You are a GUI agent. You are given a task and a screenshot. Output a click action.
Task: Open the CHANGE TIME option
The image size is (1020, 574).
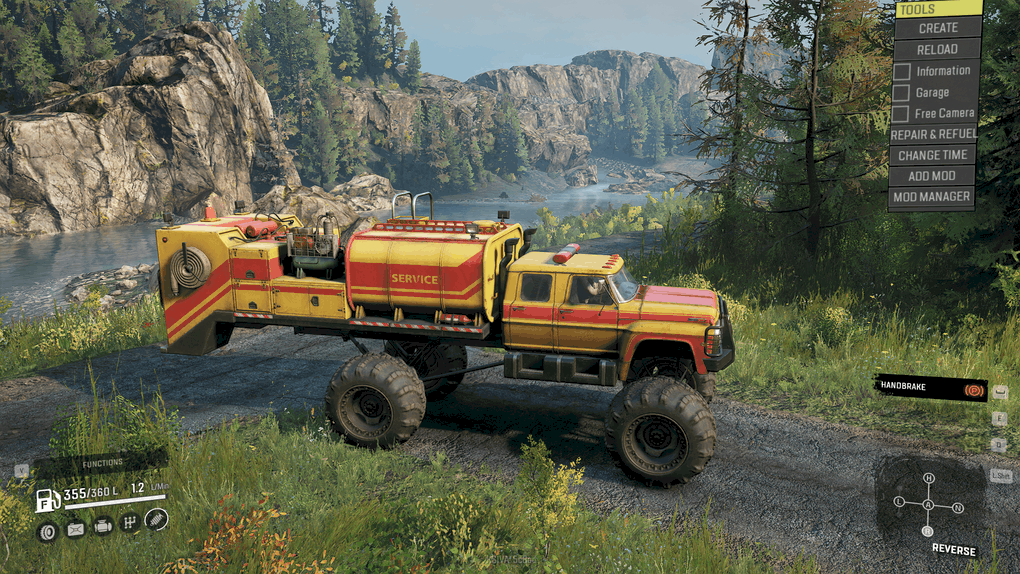(x=932, y=155)
